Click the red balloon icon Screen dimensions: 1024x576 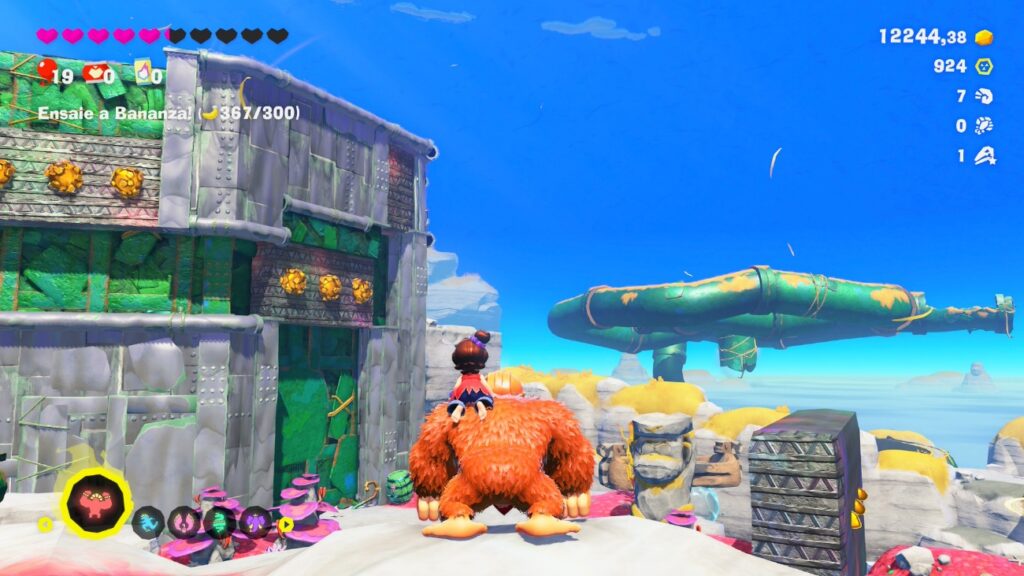coord(46,71)
